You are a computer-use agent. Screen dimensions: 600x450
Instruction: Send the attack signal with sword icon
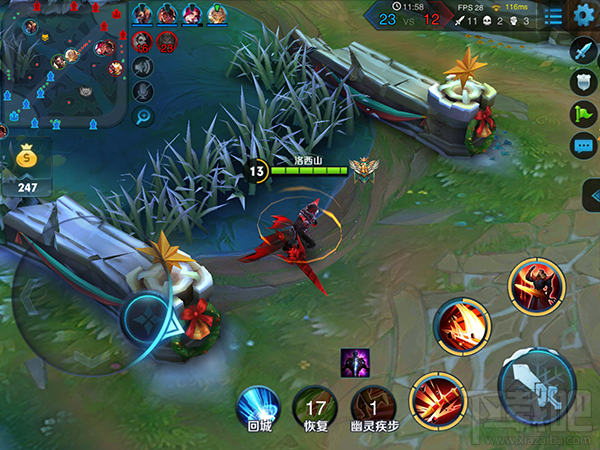(583, 50)
